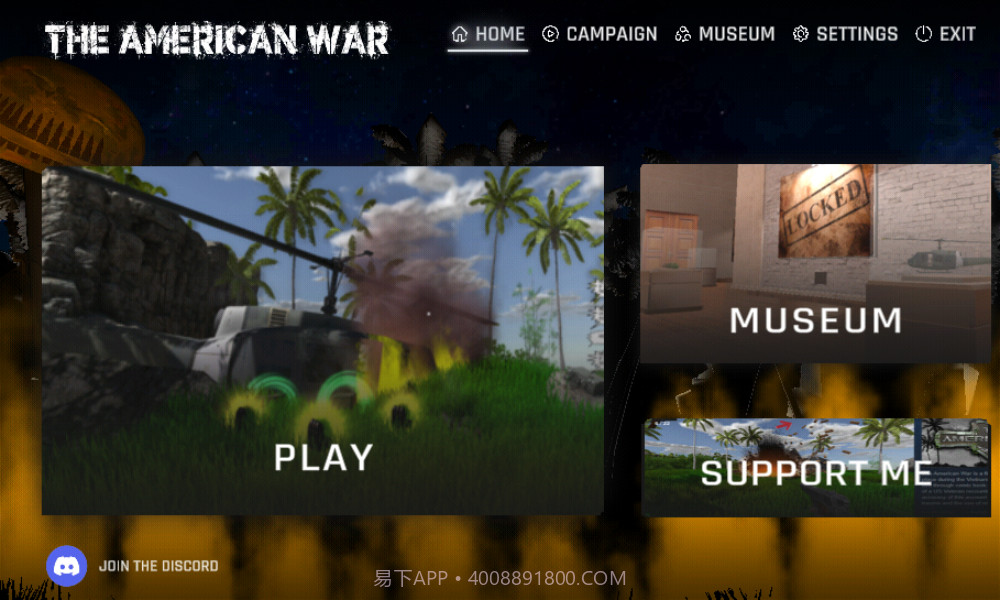The height and width of the screenshot is (600, 1000).
Task: Start the game with the Play tile
Action: click(322, 340)
